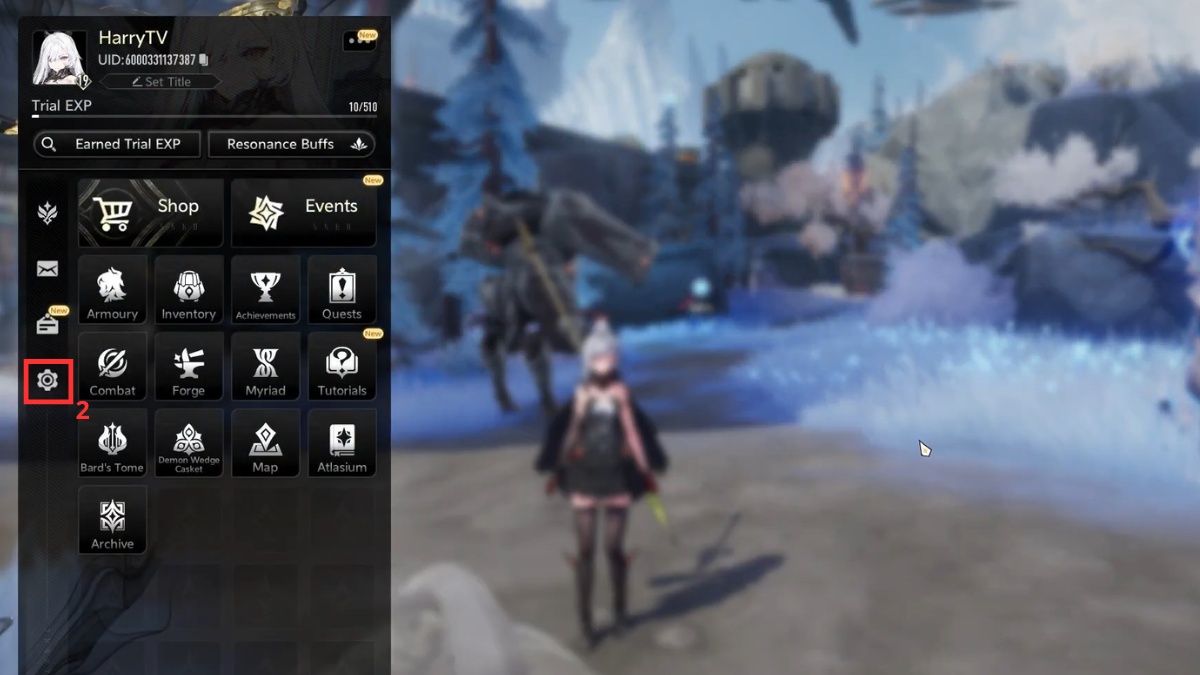This screenshot has width=1200, height=675.
Task: Open the Quests log
Action: [x=342, y=290]
